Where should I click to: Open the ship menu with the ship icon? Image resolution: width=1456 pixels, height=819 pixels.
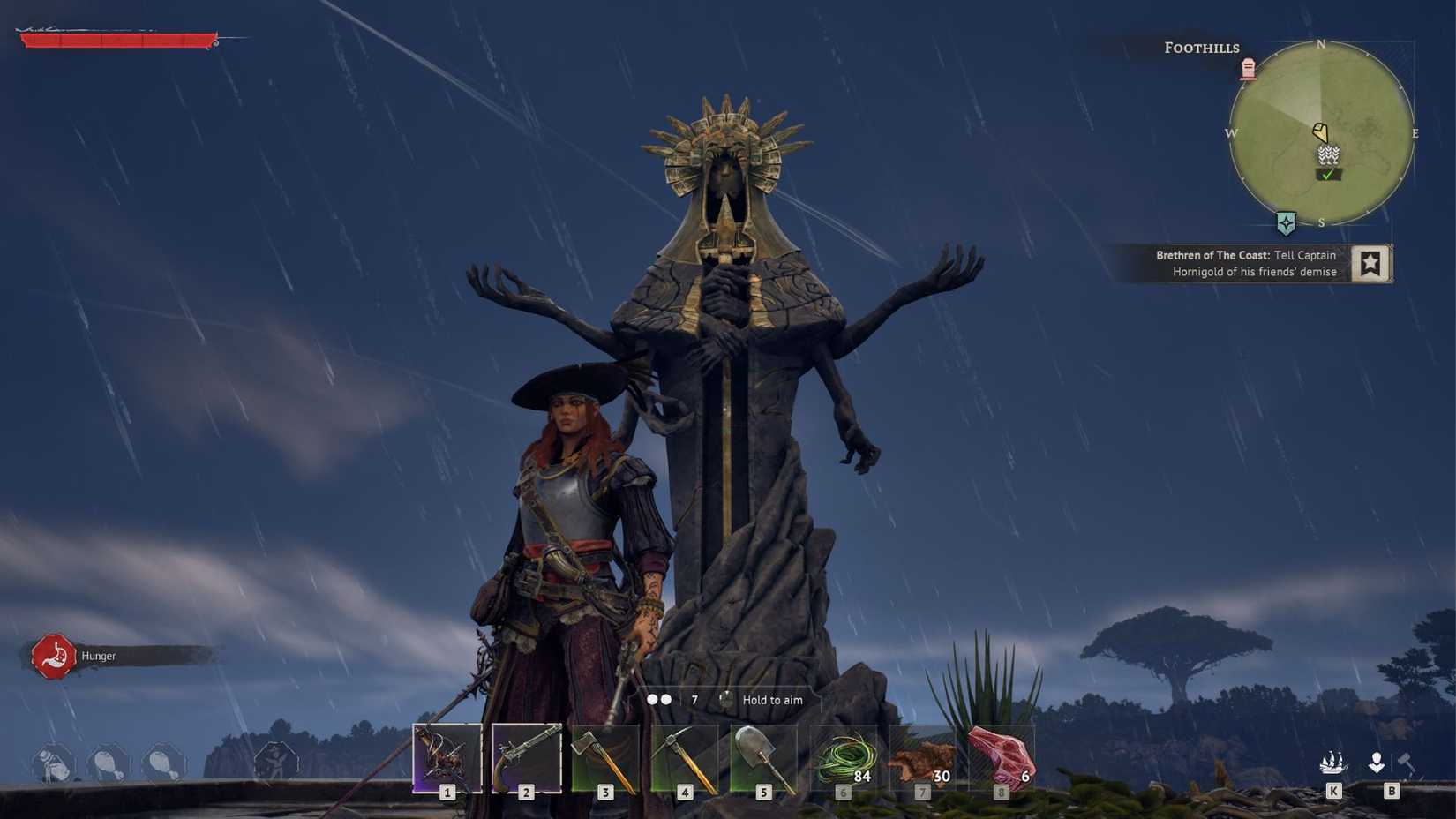point(1334,761)
